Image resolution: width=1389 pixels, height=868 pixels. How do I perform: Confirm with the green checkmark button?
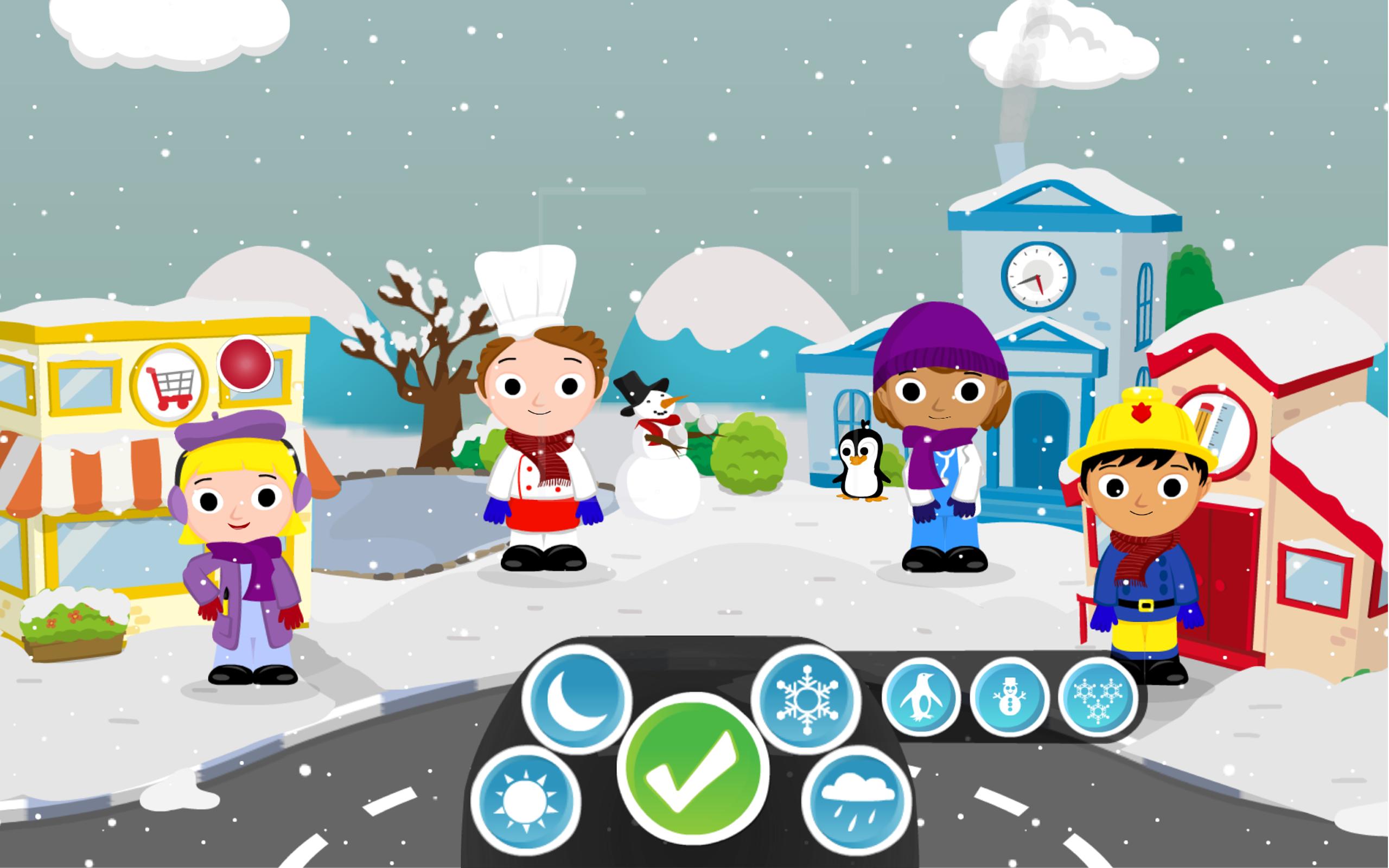pyautogui.click(x=693, y=768)
